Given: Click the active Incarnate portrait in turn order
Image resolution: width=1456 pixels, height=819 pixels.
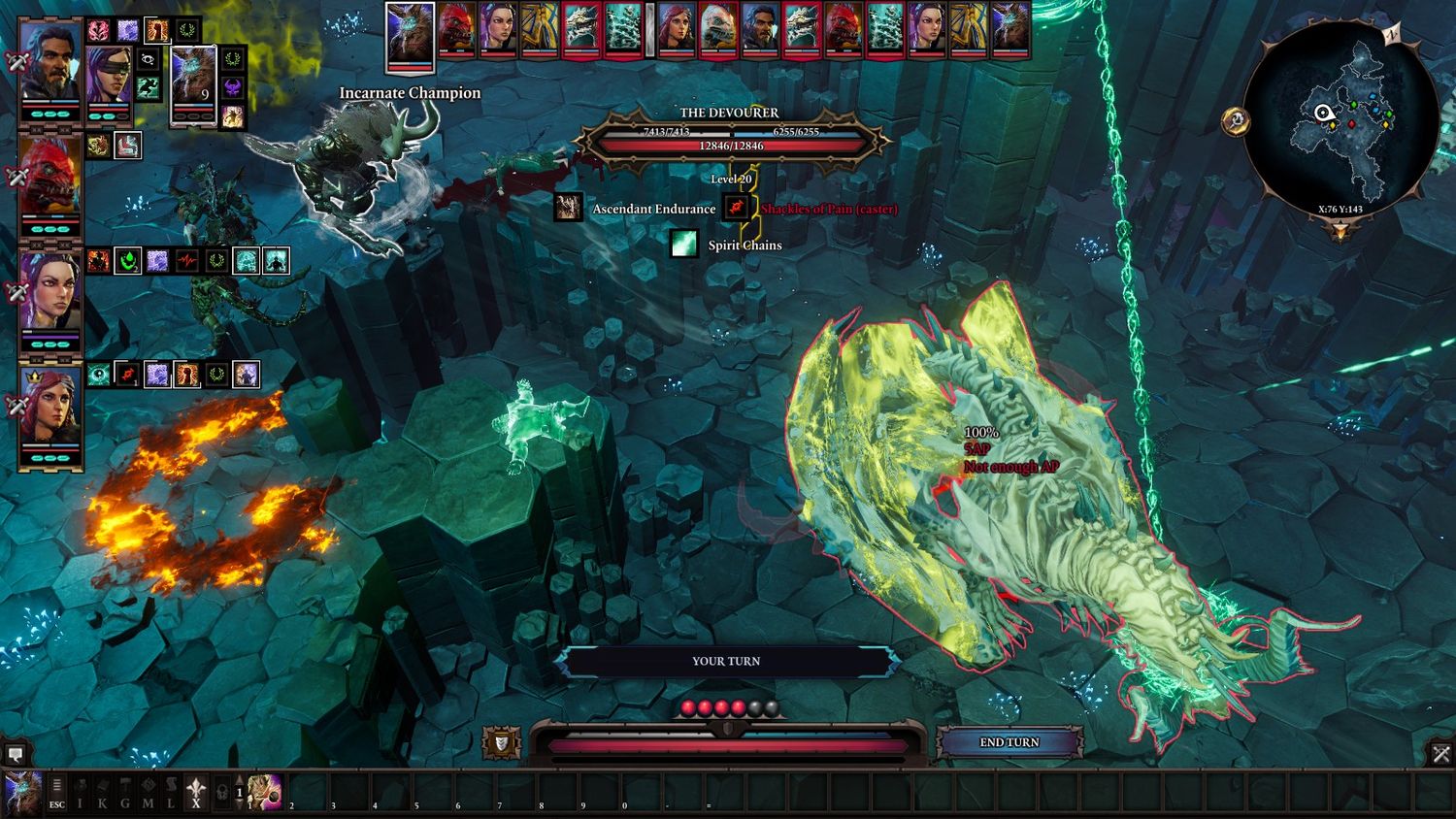Looking at the screenshot, I should pyautogui.click(x=410, y=35).
